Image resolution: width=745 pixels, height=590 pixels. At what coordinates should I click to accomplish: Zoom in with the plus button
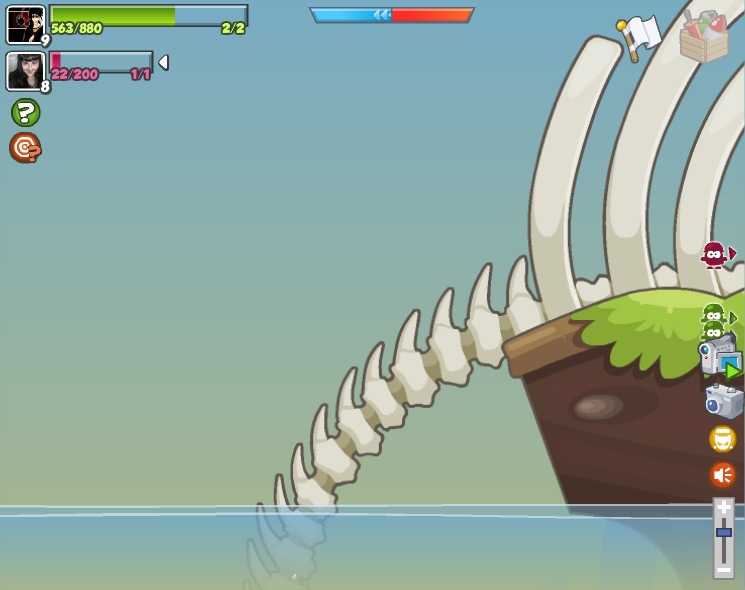(723, 509)
